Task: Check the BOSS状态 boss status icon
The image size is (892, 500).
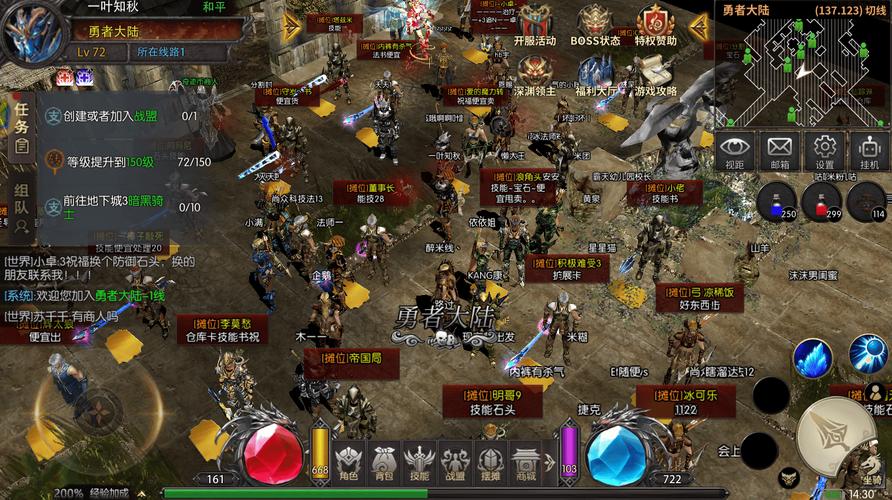Action: click(x=595, y=24)
